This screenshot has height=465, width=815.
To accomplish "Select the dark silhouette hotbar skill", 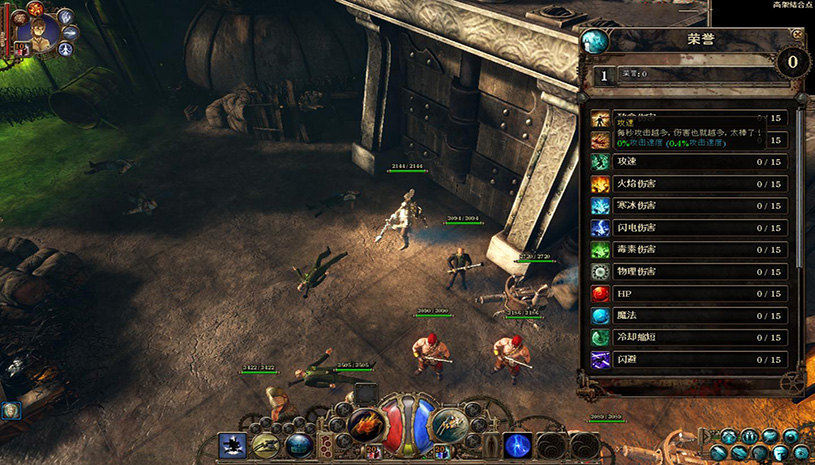I will (232, 445).
